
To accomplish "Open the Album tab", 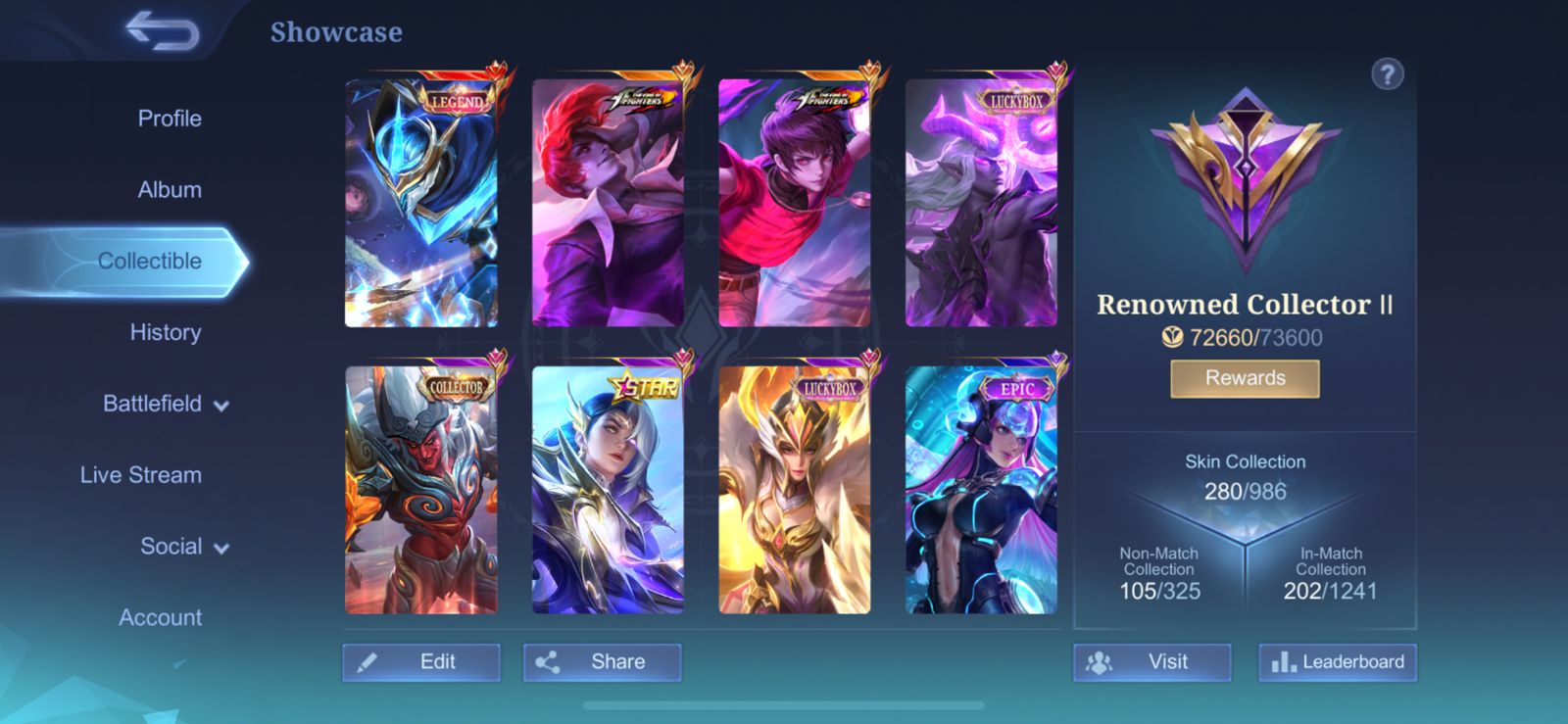I will point(168,189).
